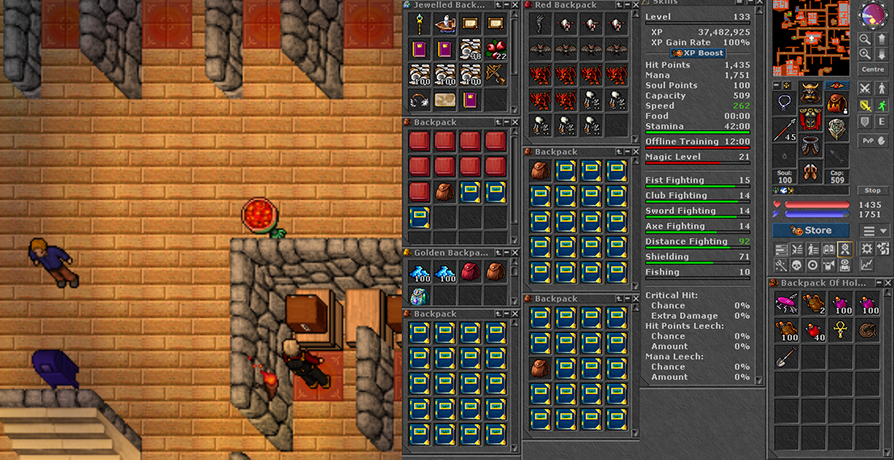Click the minimap Centre button

(870, 70)
